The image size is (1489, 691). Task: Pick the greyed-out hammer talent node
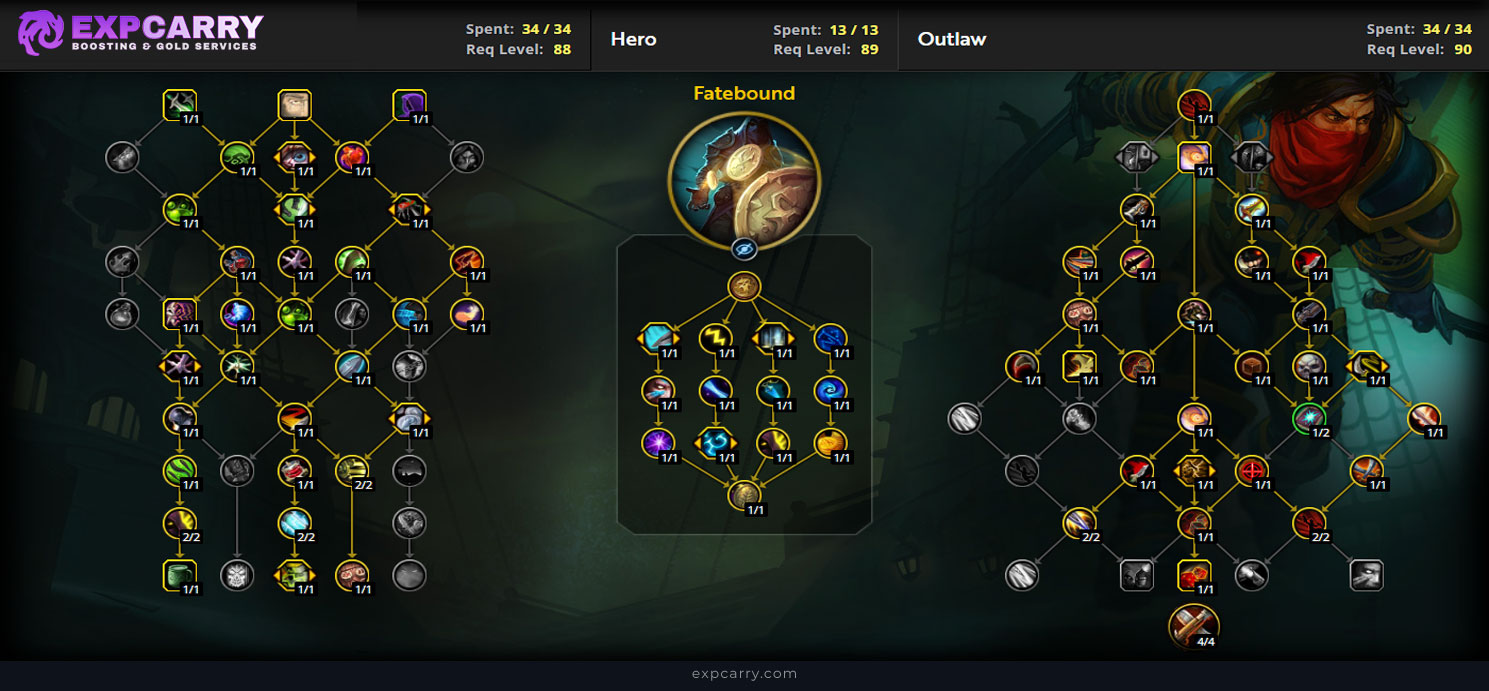[1251, 575]
